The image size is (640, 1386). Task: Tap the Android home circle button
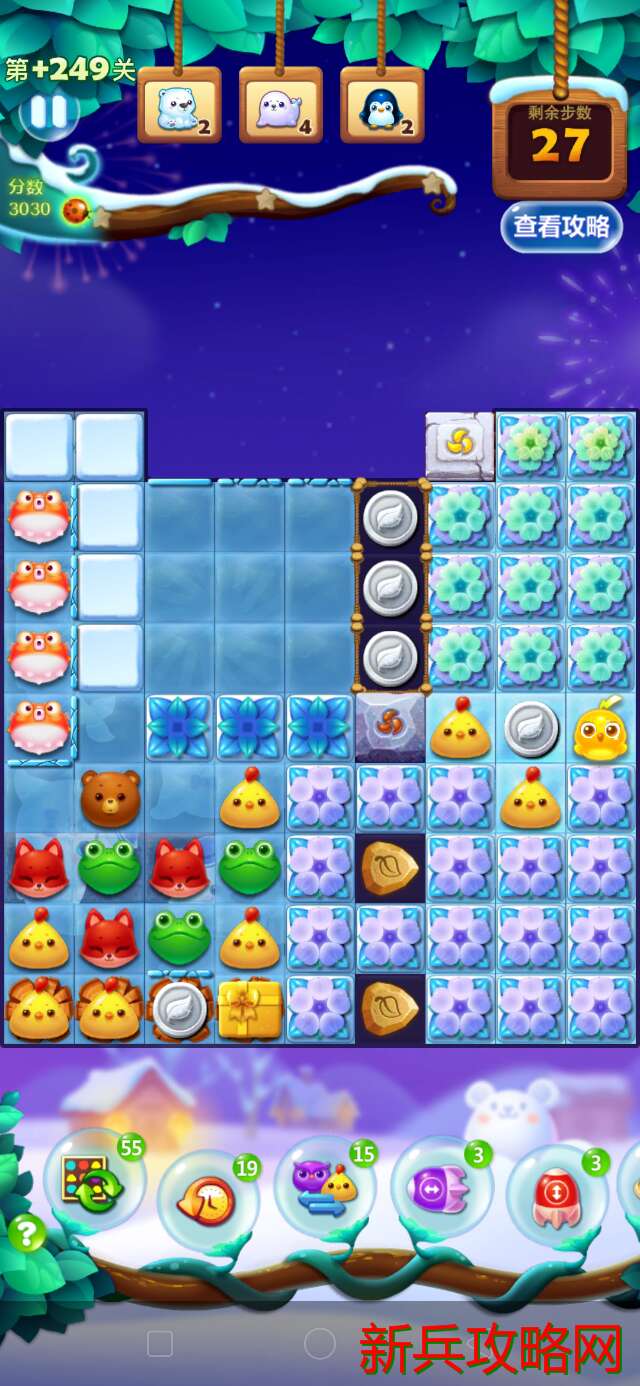click(x=319, y=1343)
